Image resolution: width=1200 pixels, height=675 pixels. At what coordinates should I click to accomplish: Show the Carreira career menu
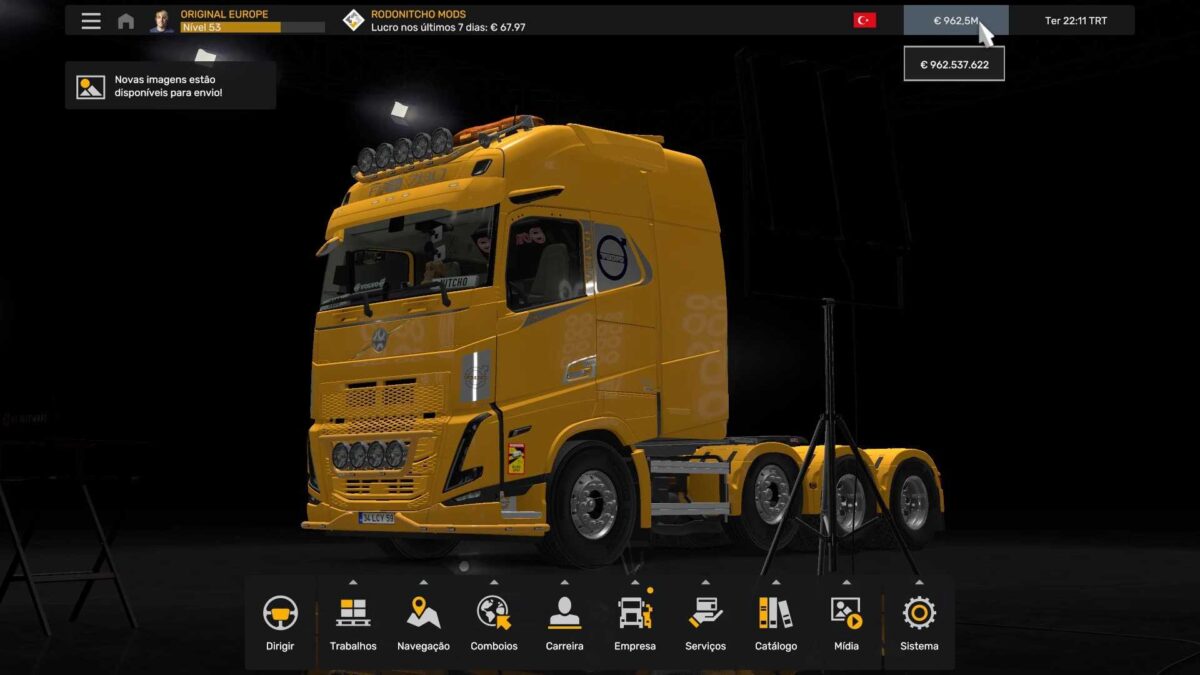pyautogui.click(x=564, y=622)
